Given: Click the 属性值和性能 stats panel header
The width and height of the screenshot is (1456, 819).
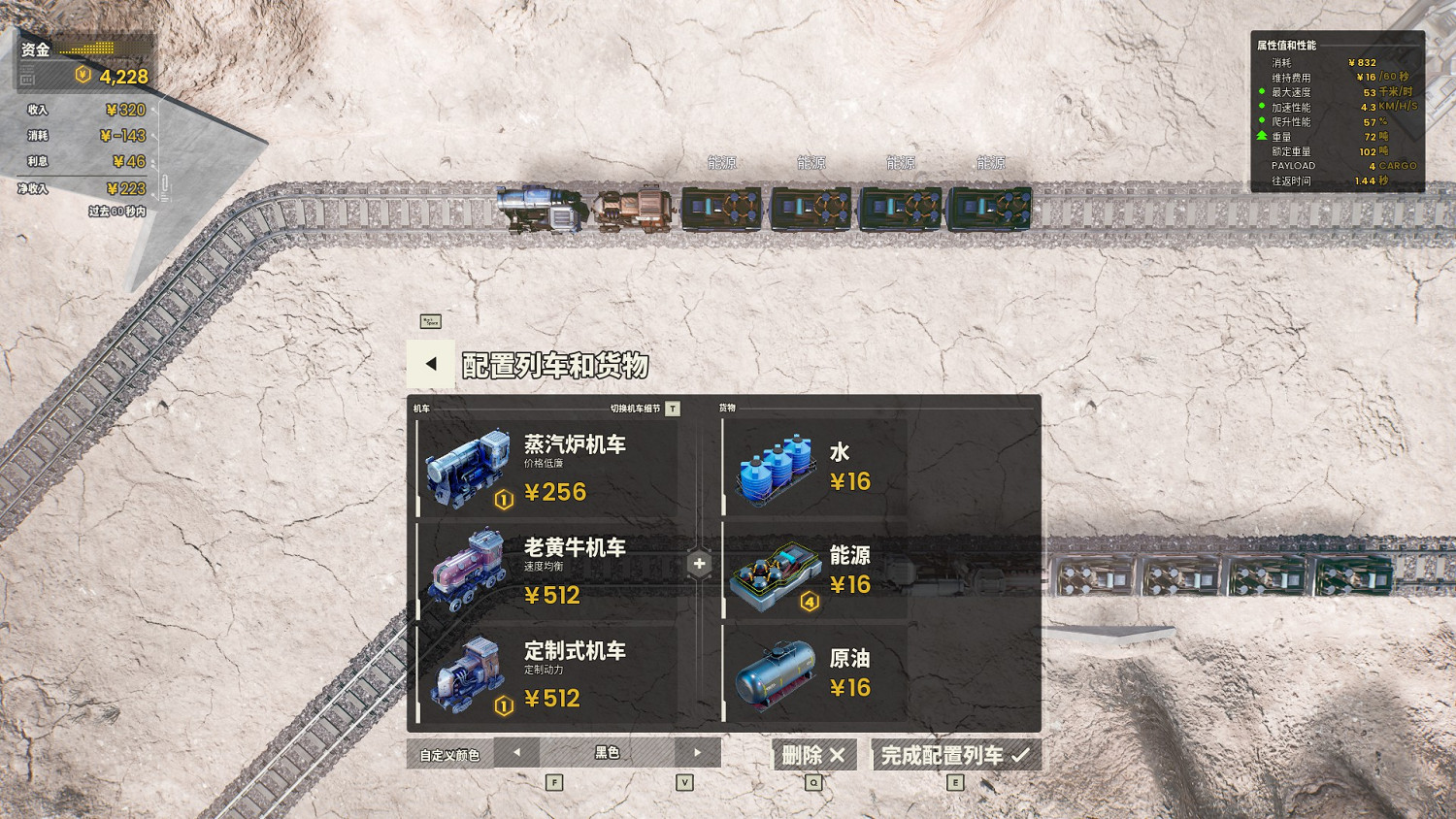Looking at the screenshot, I should [1287, 43].
